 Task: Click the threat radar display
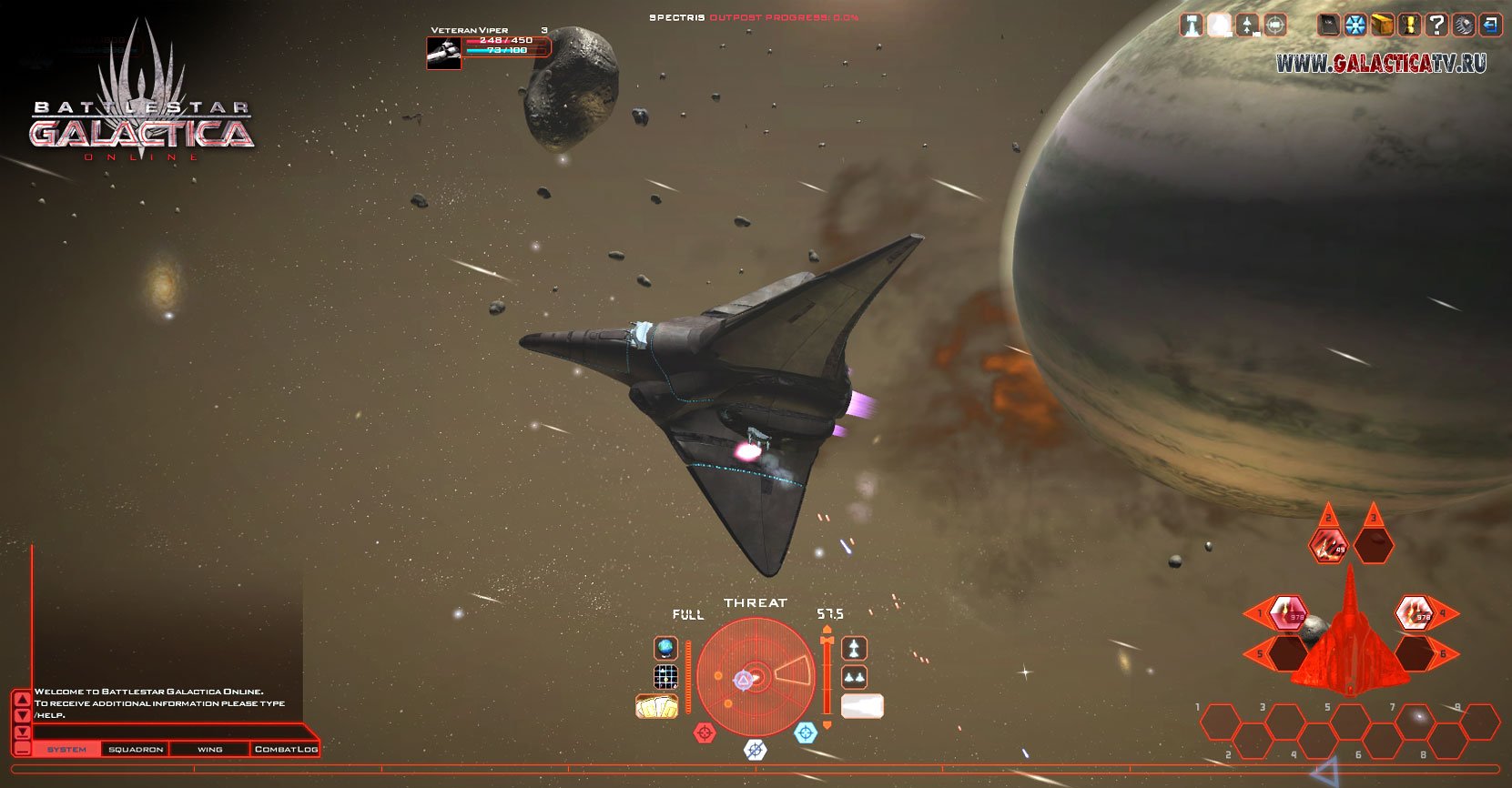[756, 677]
